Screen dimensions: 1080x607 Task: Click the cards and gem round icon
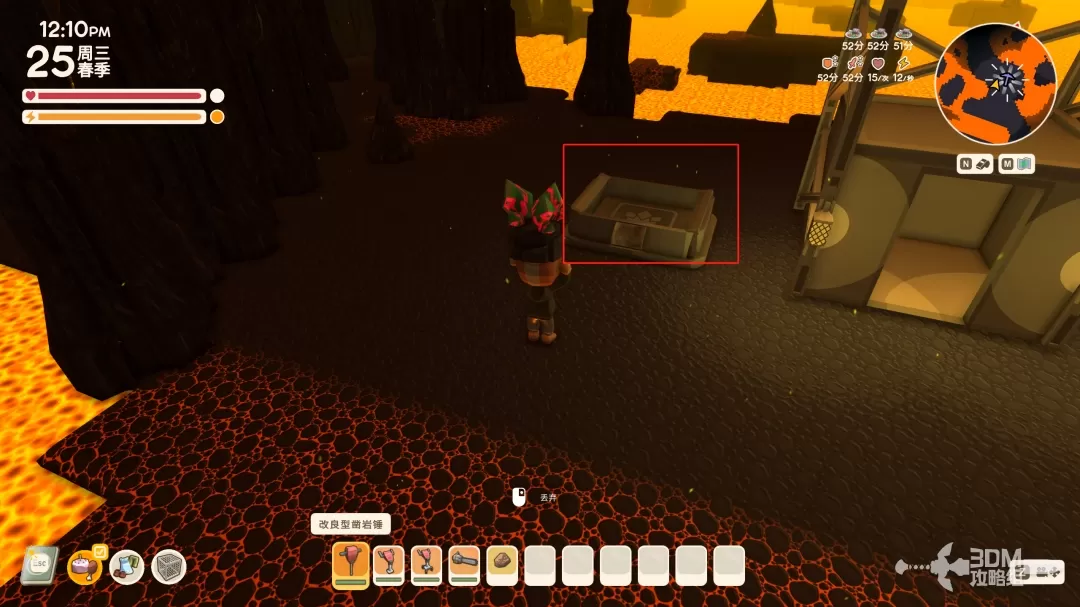coord(127,567)
